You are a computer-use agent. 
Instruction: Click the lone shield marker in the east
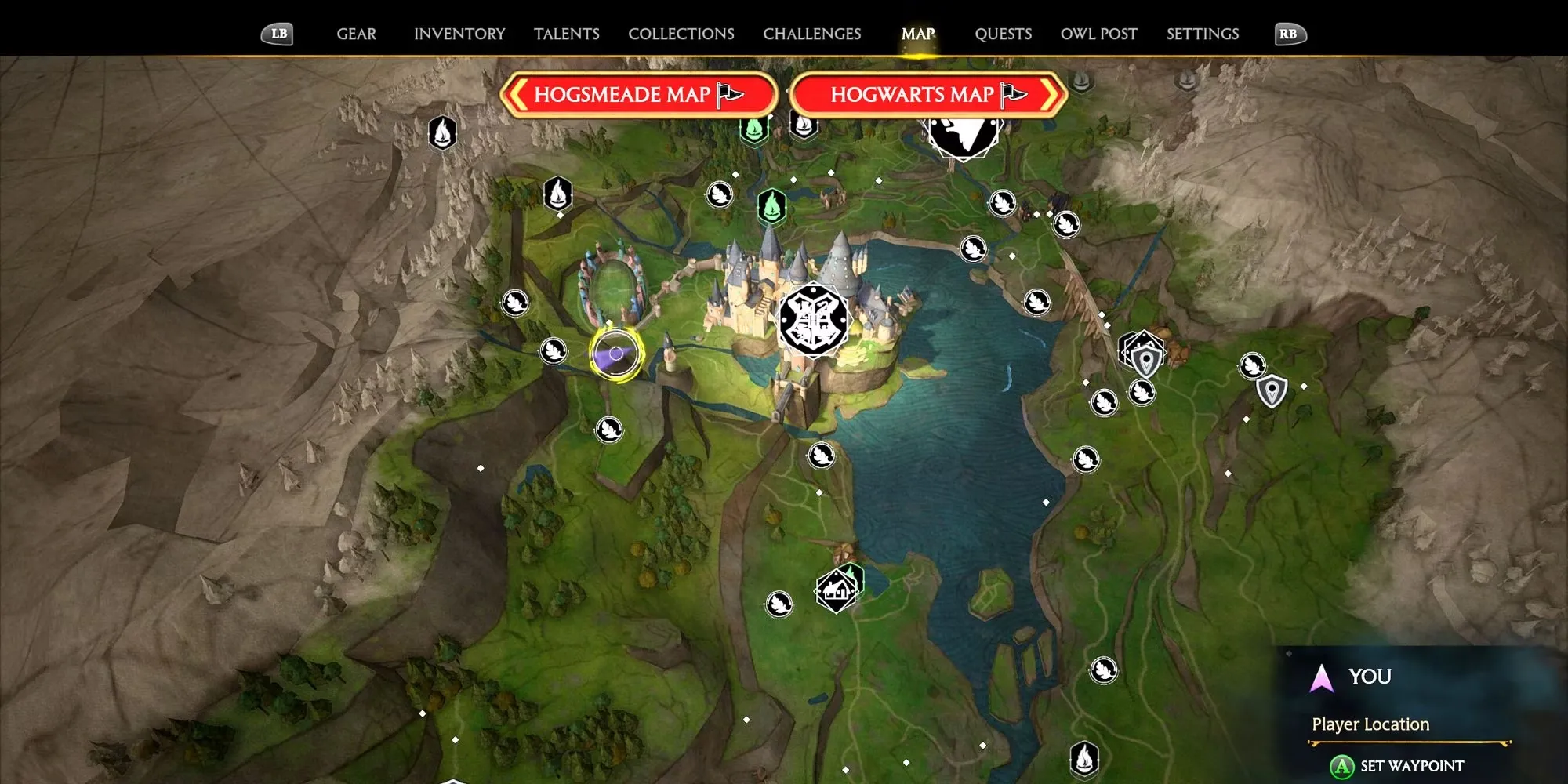coord(1272,390)
